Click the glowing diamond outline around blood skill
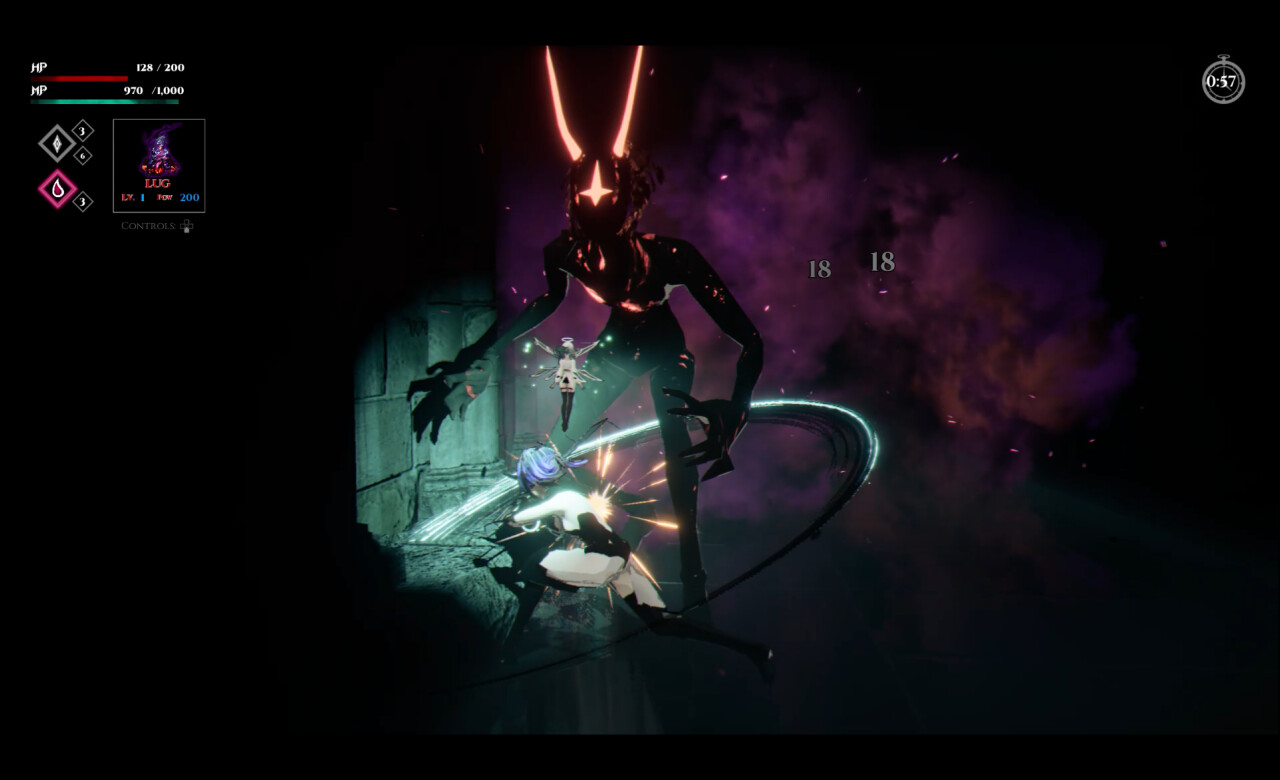1280x780 pixels. point(58,186)
